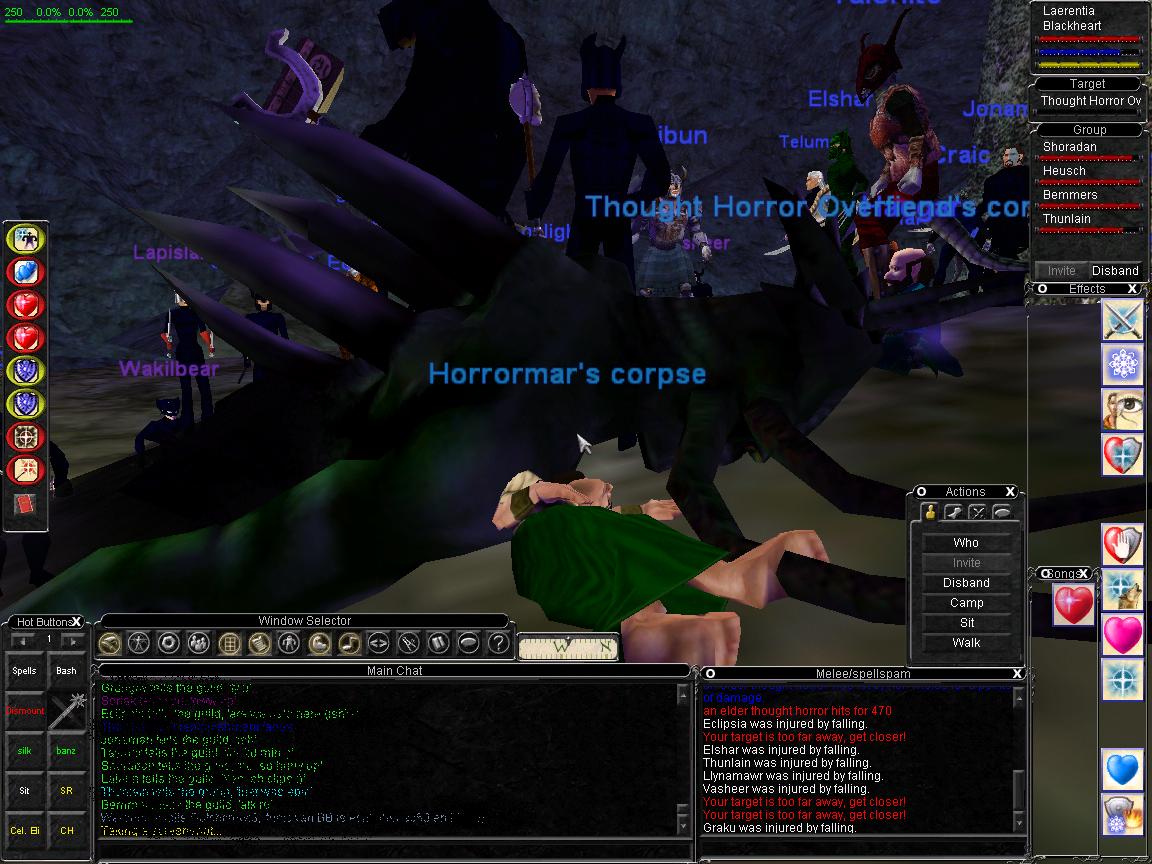Select Camp in the Actions window
1152x864 pixels.
tap(966, 603)
